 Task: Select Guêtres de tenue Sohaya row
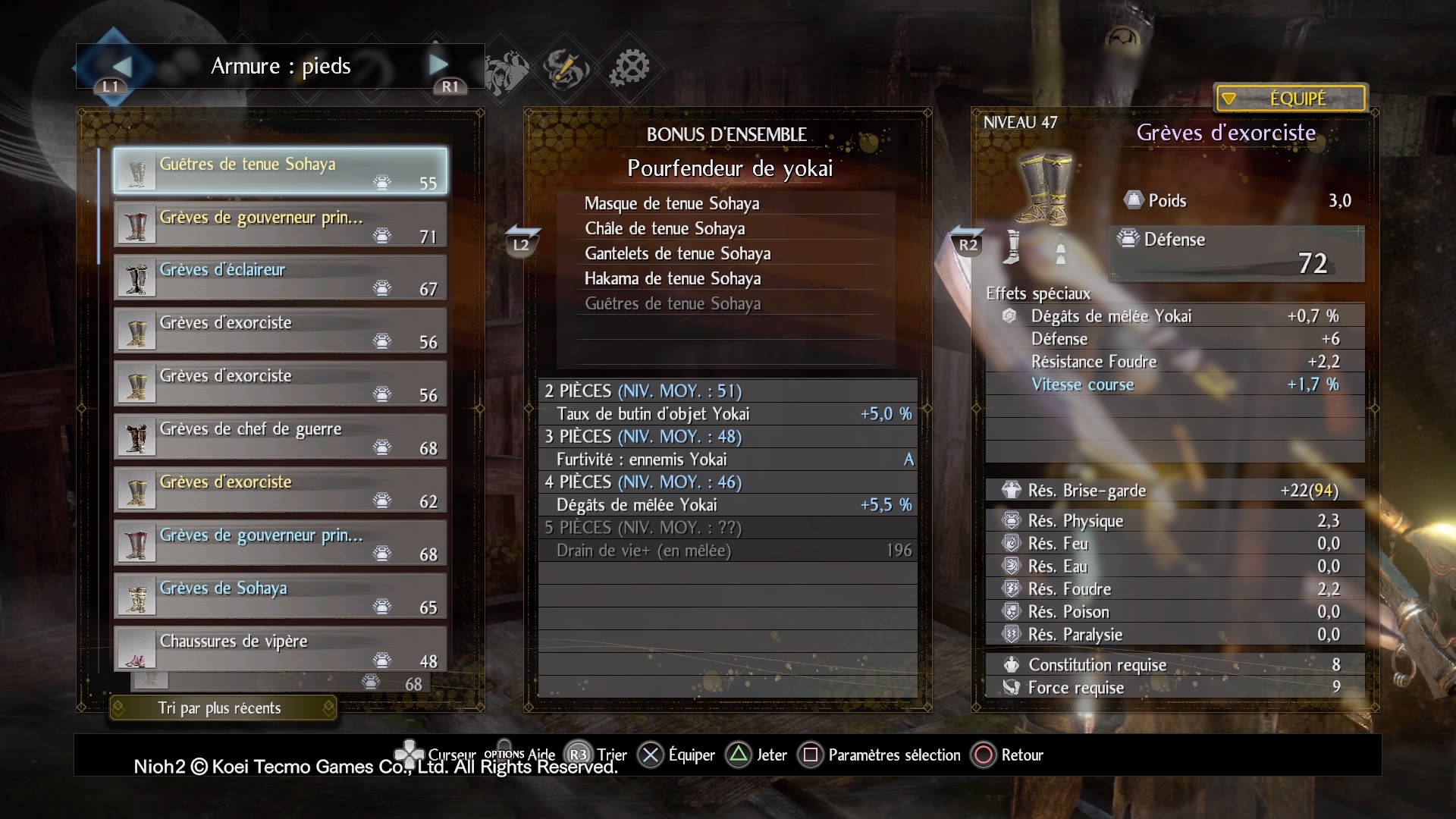point(280,171)
